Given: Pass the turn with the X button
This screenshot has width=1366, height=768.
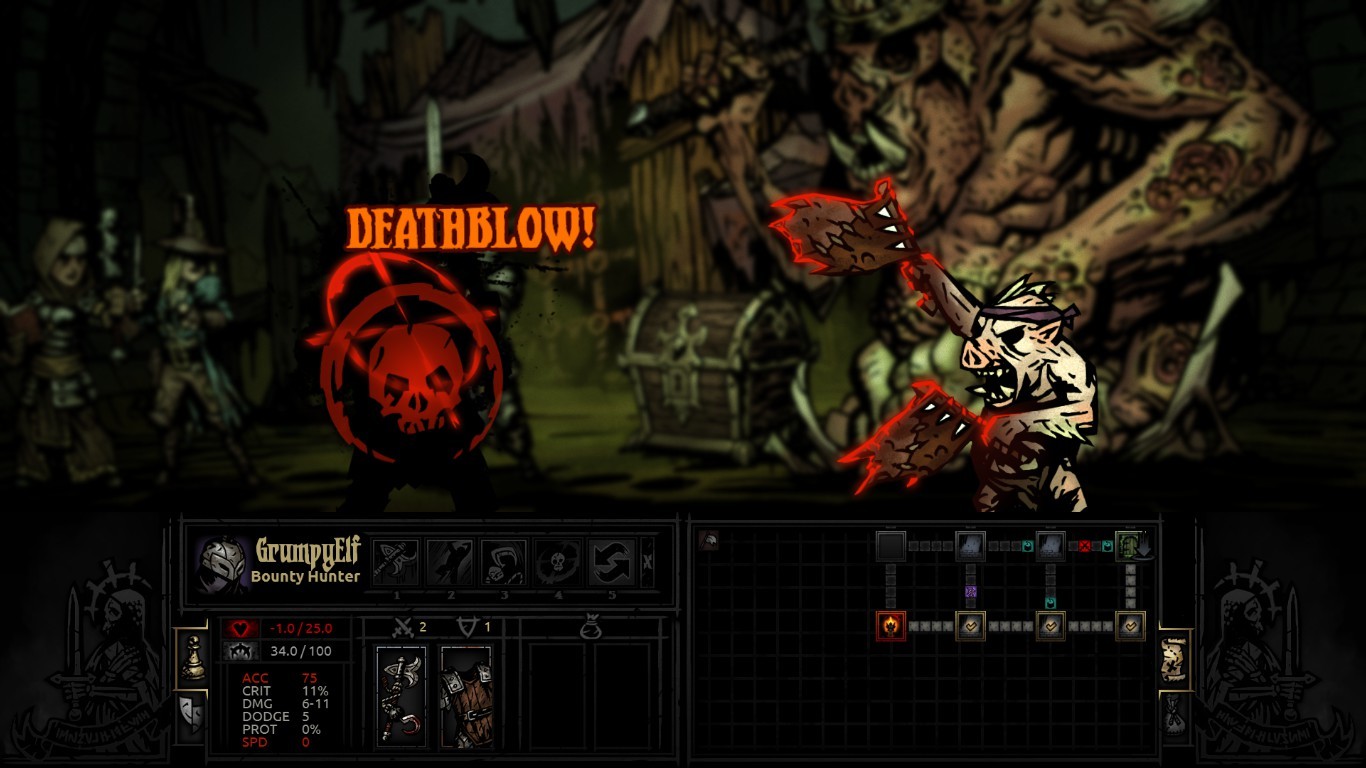Looking at the screenshot, I should 647,562.
